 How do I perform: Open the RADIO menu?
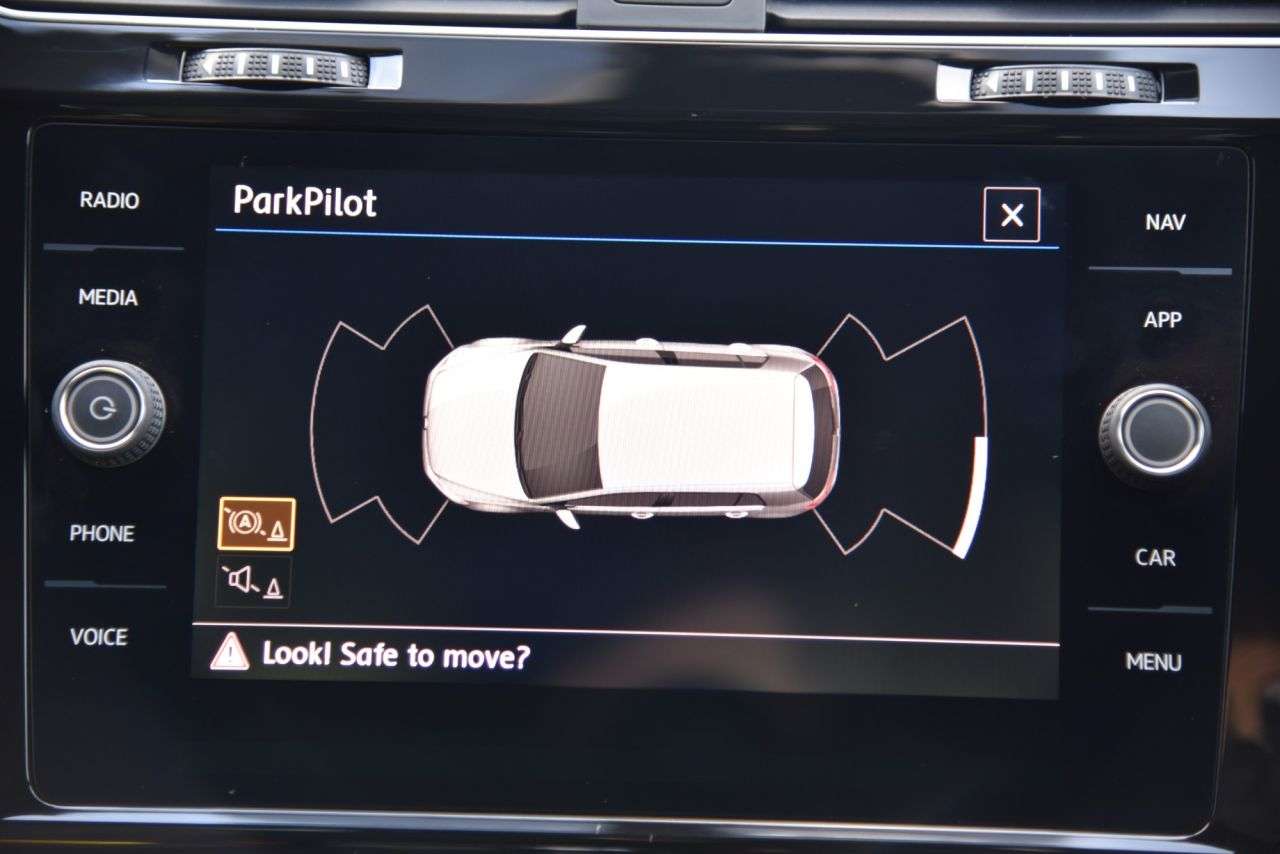point(109,200)
